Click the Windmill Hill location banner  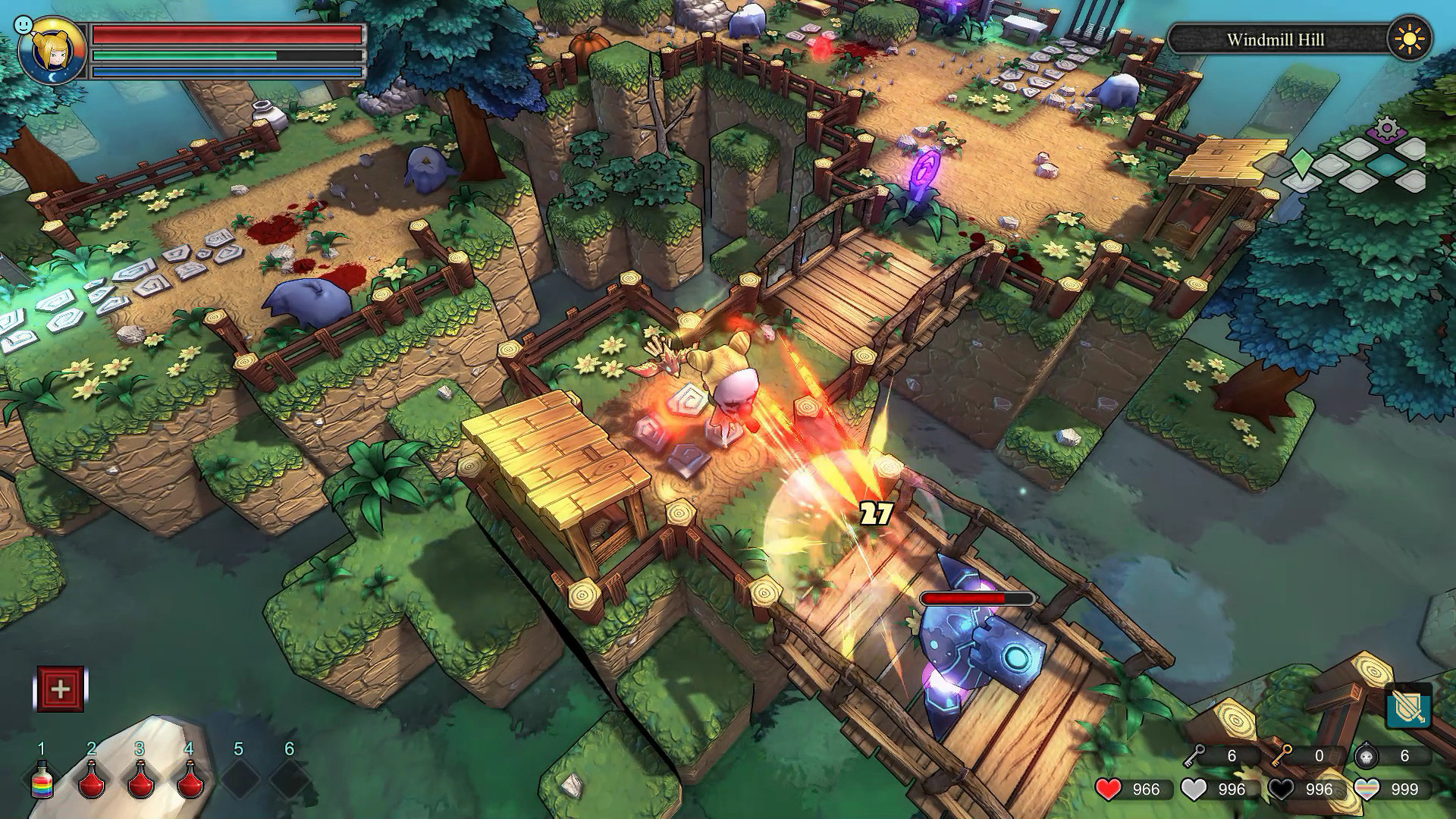1276,40
